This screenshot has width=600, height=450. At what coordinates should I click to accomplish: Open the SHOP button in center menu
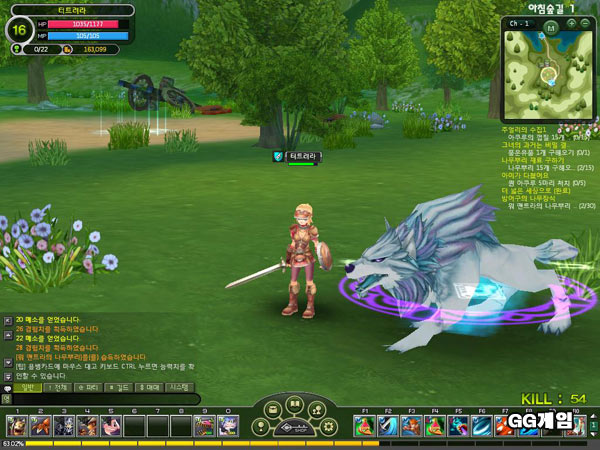(294, 427)
